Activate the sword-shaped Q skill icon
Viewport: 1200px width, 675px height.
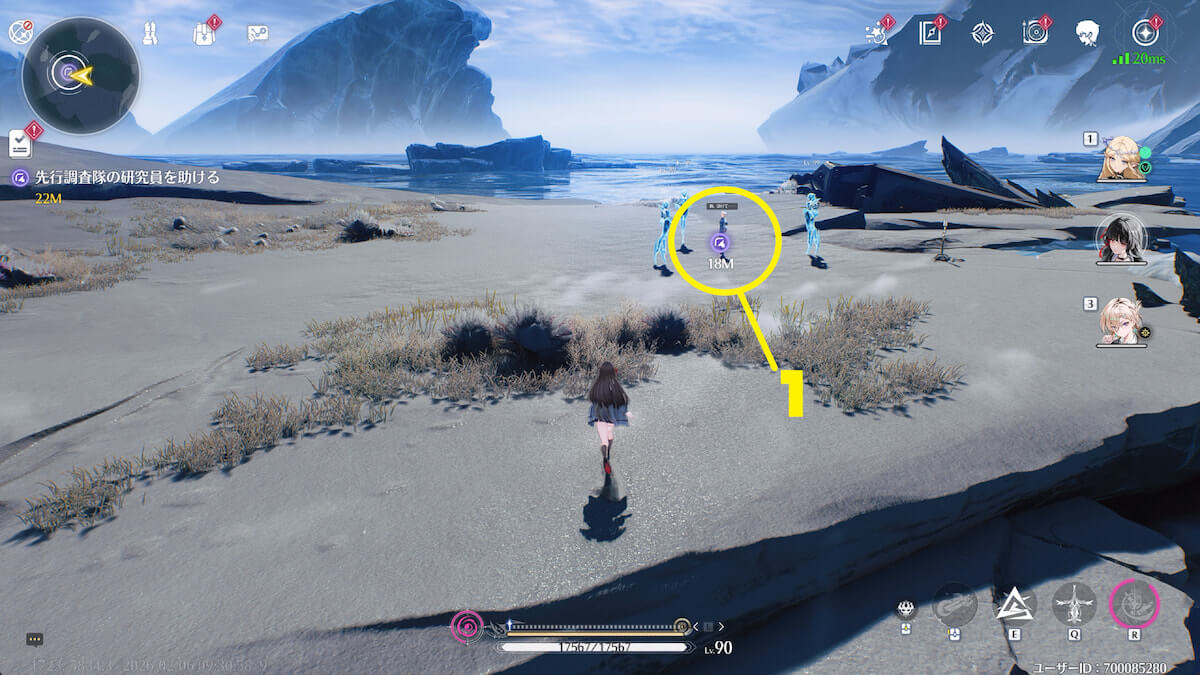coord(1074,604)
